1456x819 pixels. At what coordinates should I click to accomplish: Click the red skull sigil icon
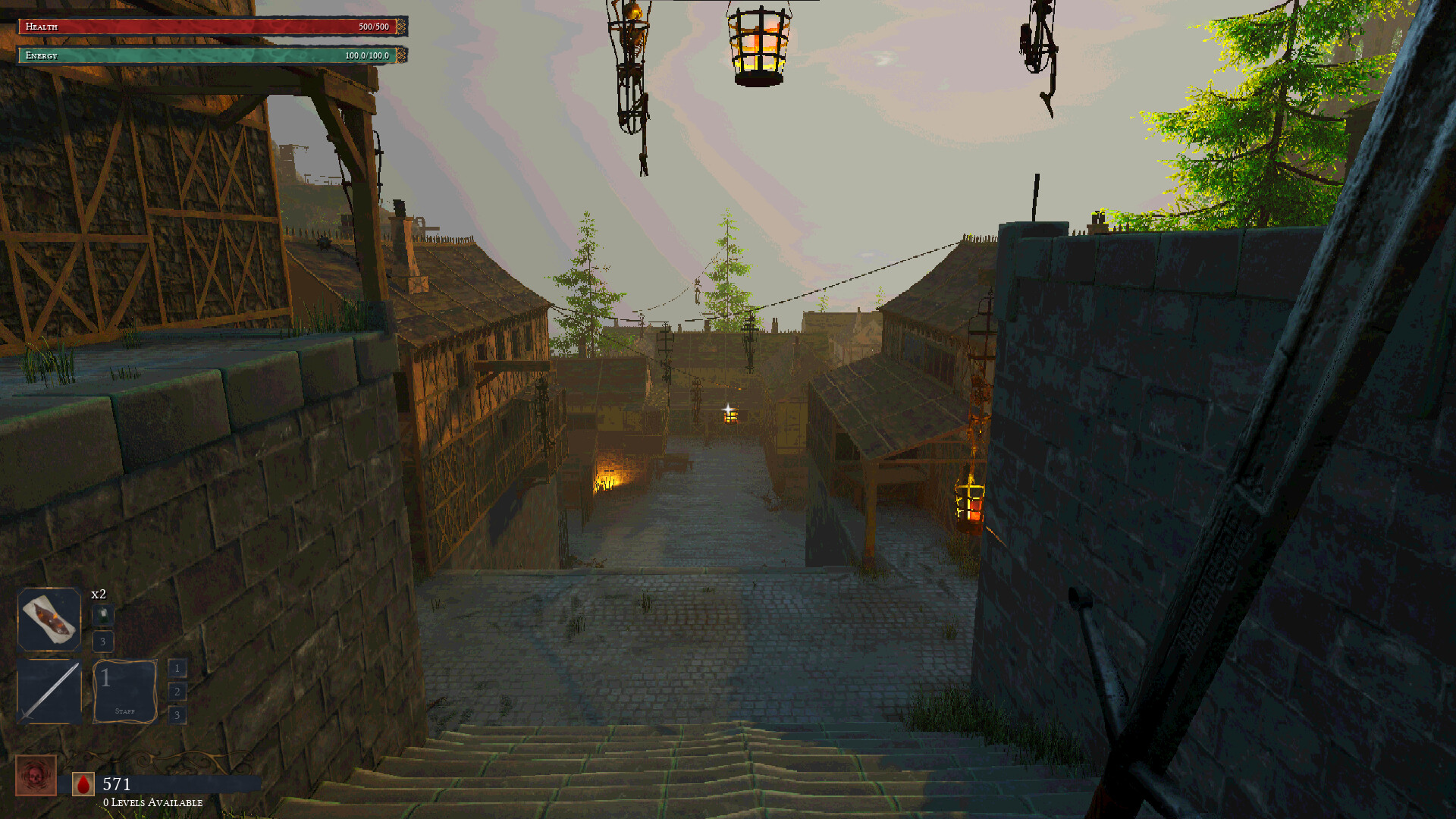pos(38,777)
